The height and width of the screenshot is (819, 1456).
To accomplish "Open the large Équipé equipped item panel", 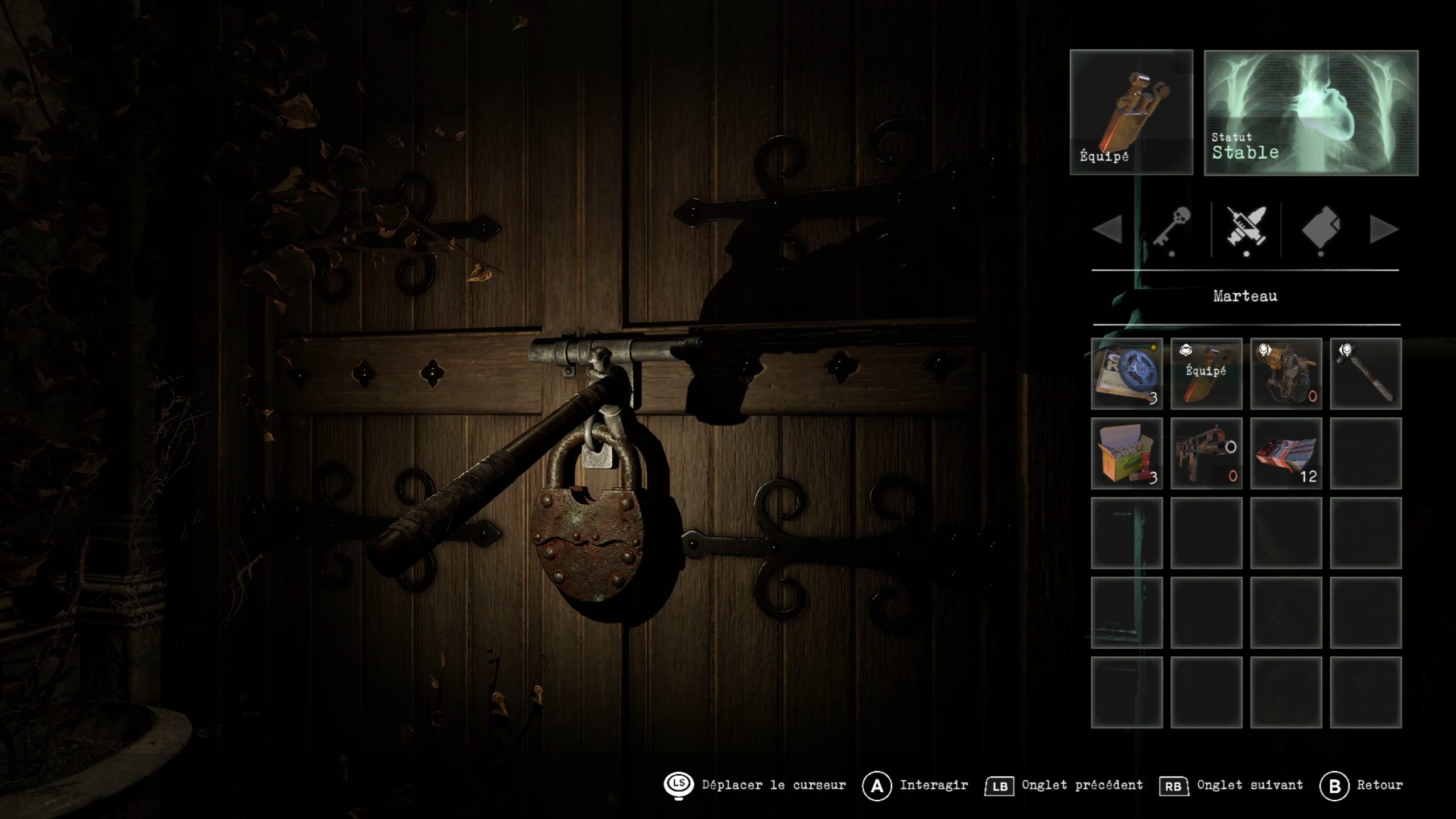I will (x=1131, y=112).
